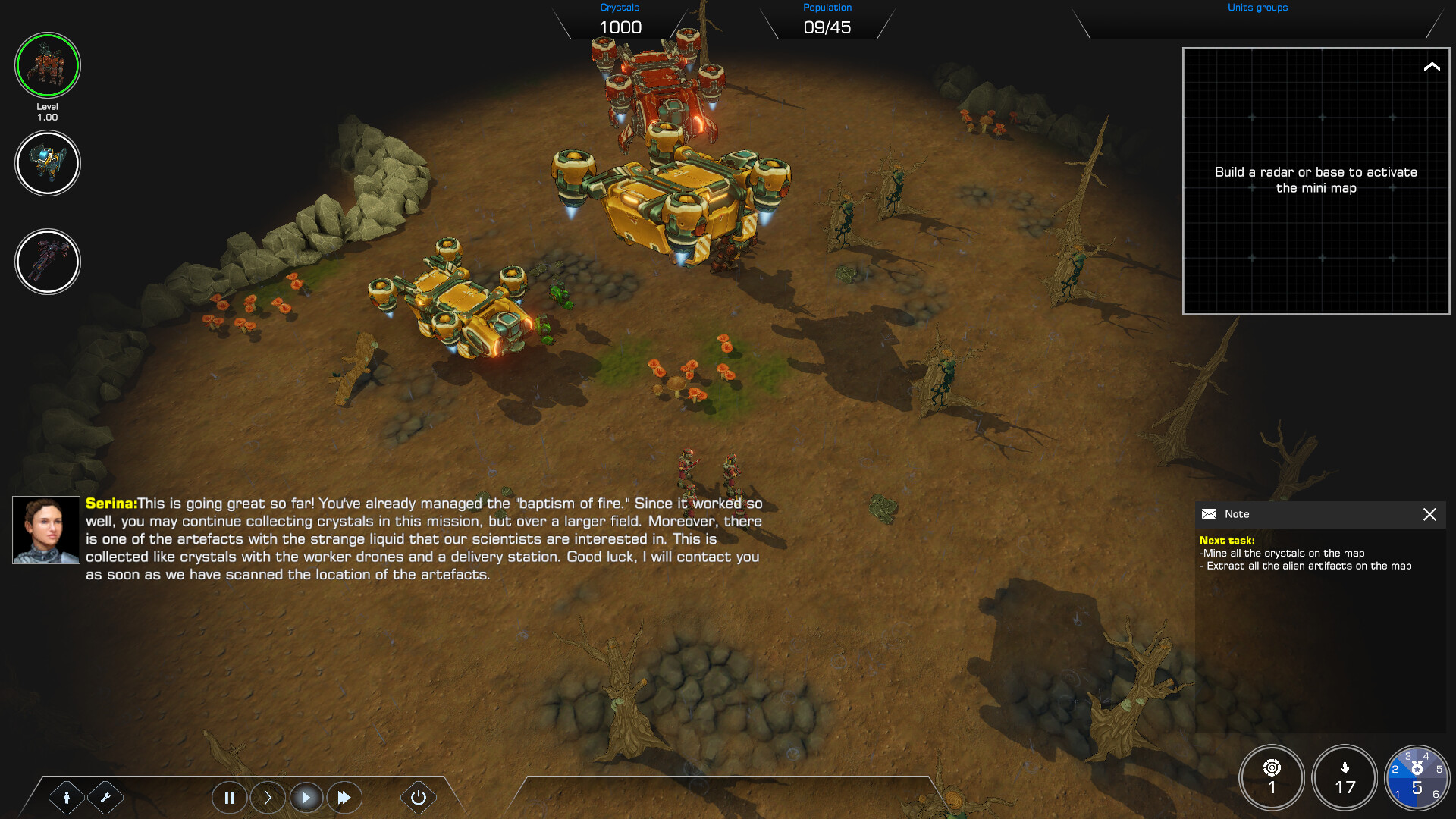Collapse the minimap panel using the chevron

point(1430,67)
